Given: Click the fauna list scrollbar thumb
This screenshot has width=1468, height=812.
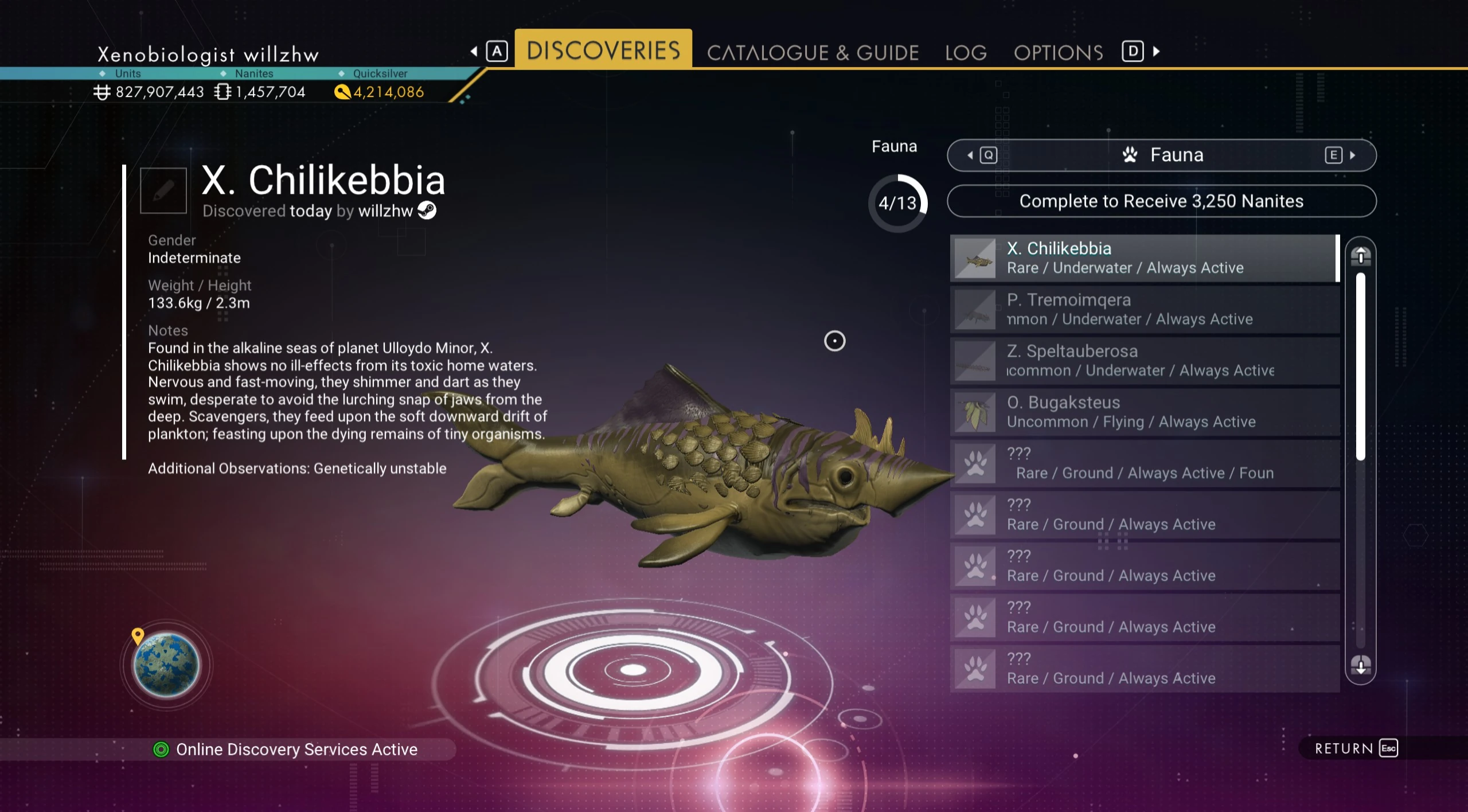Looking at the screenshot, I should [x=1360, y=367].
